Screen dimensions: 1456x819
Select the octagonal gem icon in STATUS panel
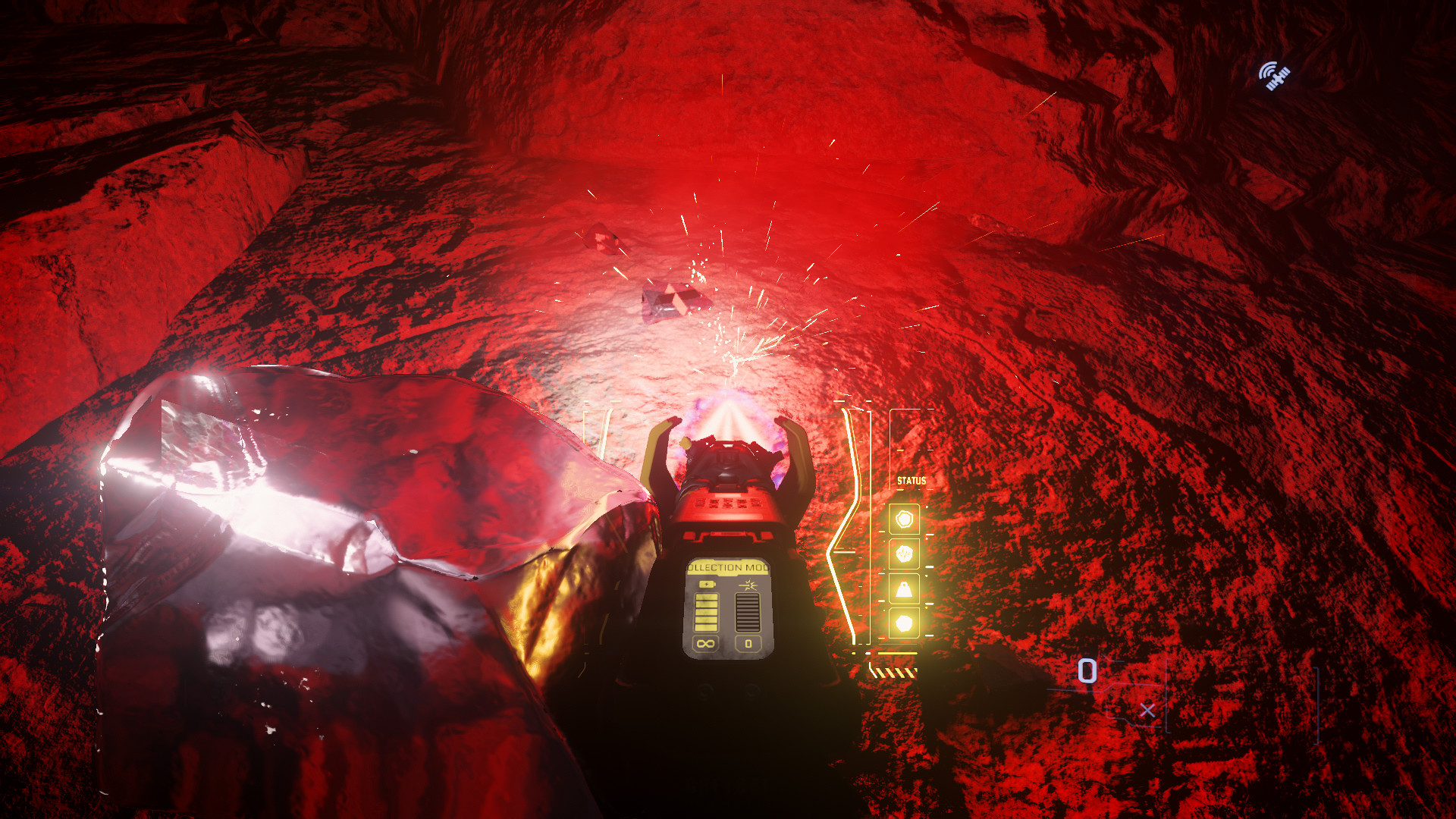pos(905,518)
